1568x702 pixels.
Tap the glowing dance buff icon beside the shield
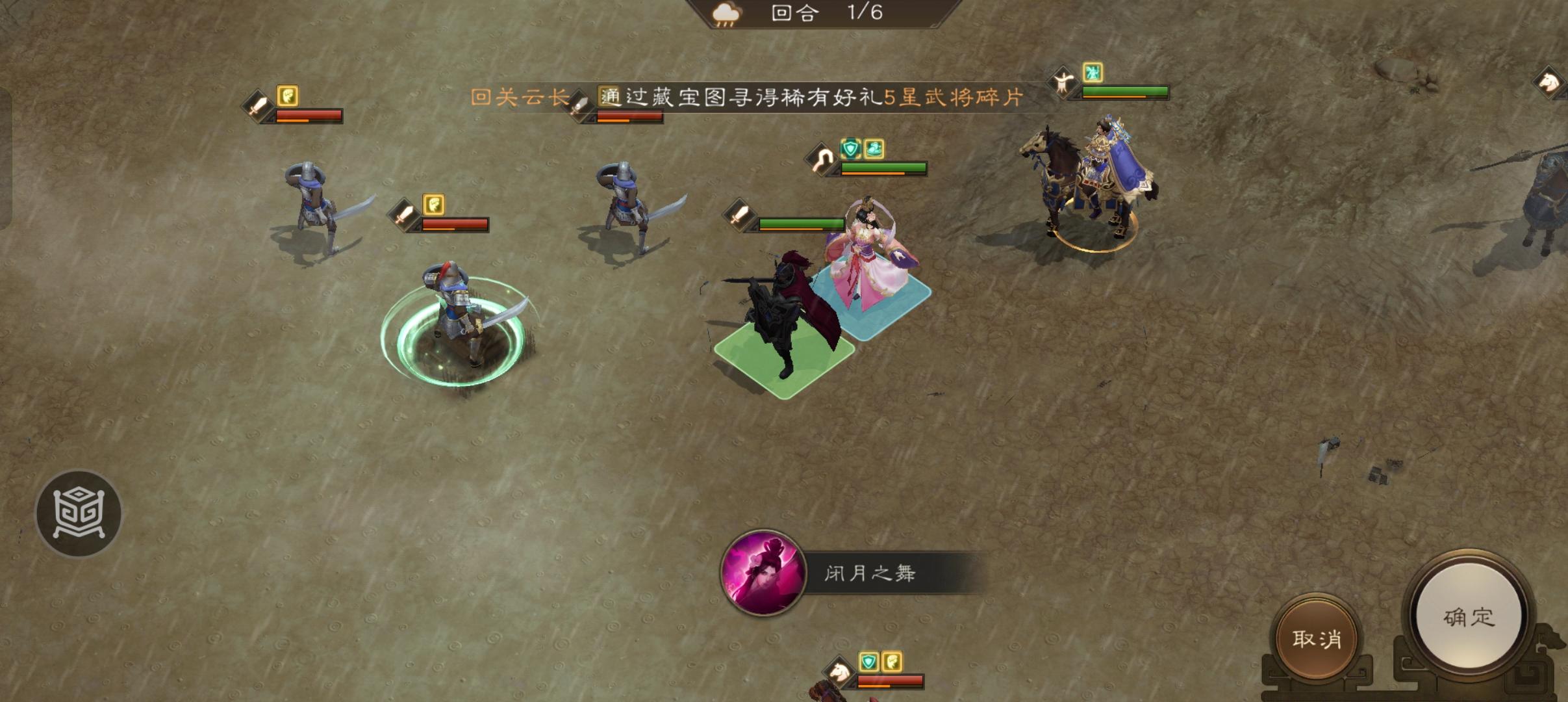click(874, 149)
